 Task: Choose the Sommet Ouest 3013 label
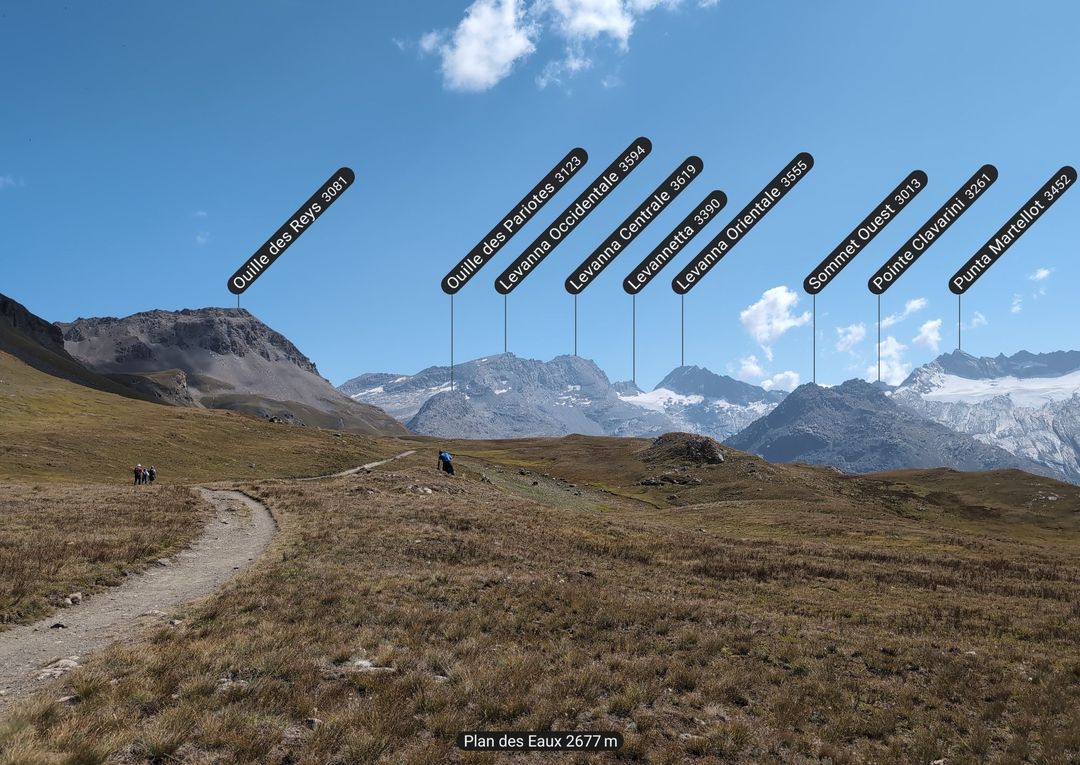click(x=866, y=232)
